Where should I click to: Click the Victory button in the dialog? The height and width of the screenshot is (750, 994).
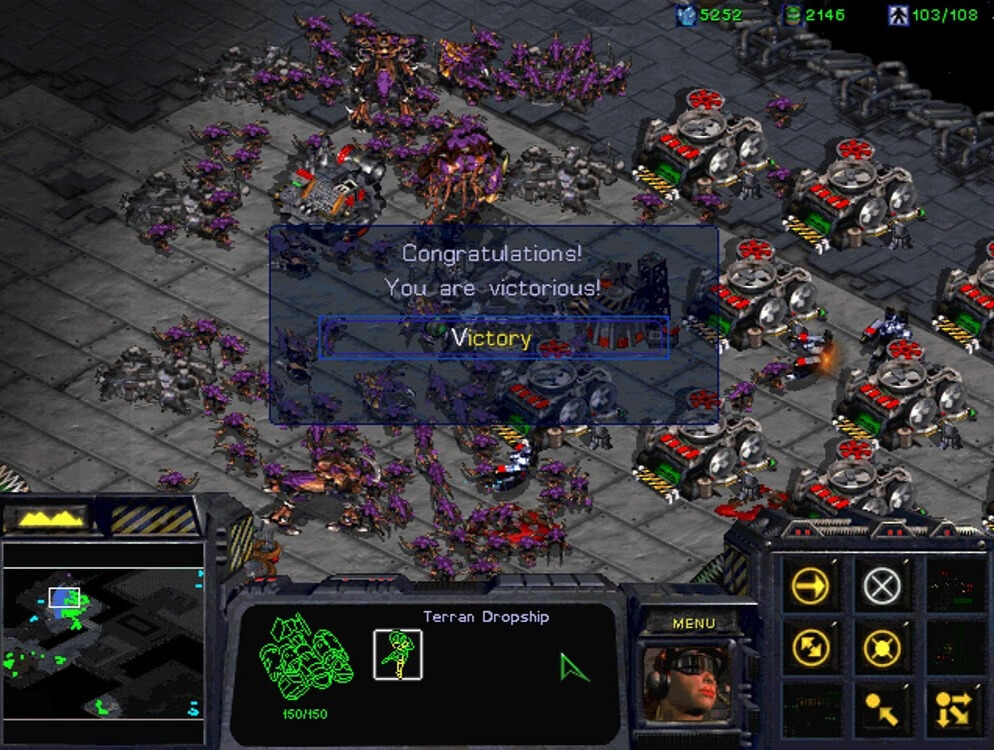coord(493,338)
